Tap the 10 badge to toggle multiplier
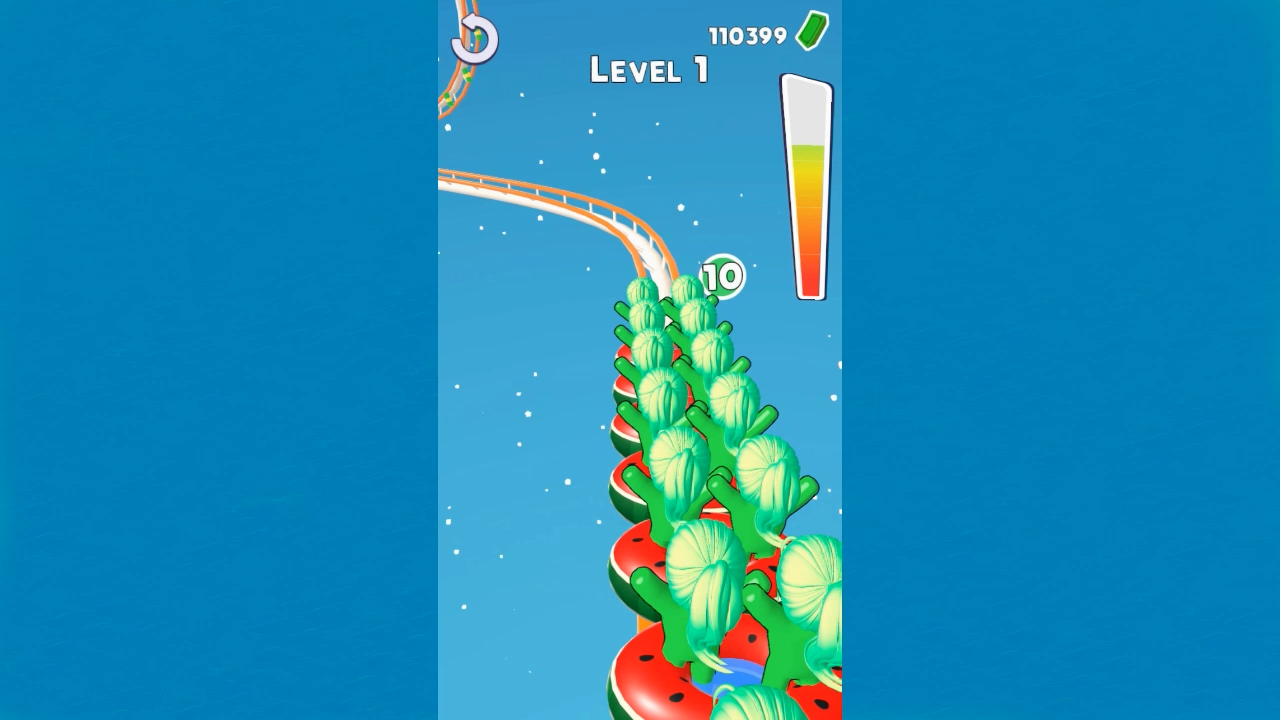 click(724, 274)
